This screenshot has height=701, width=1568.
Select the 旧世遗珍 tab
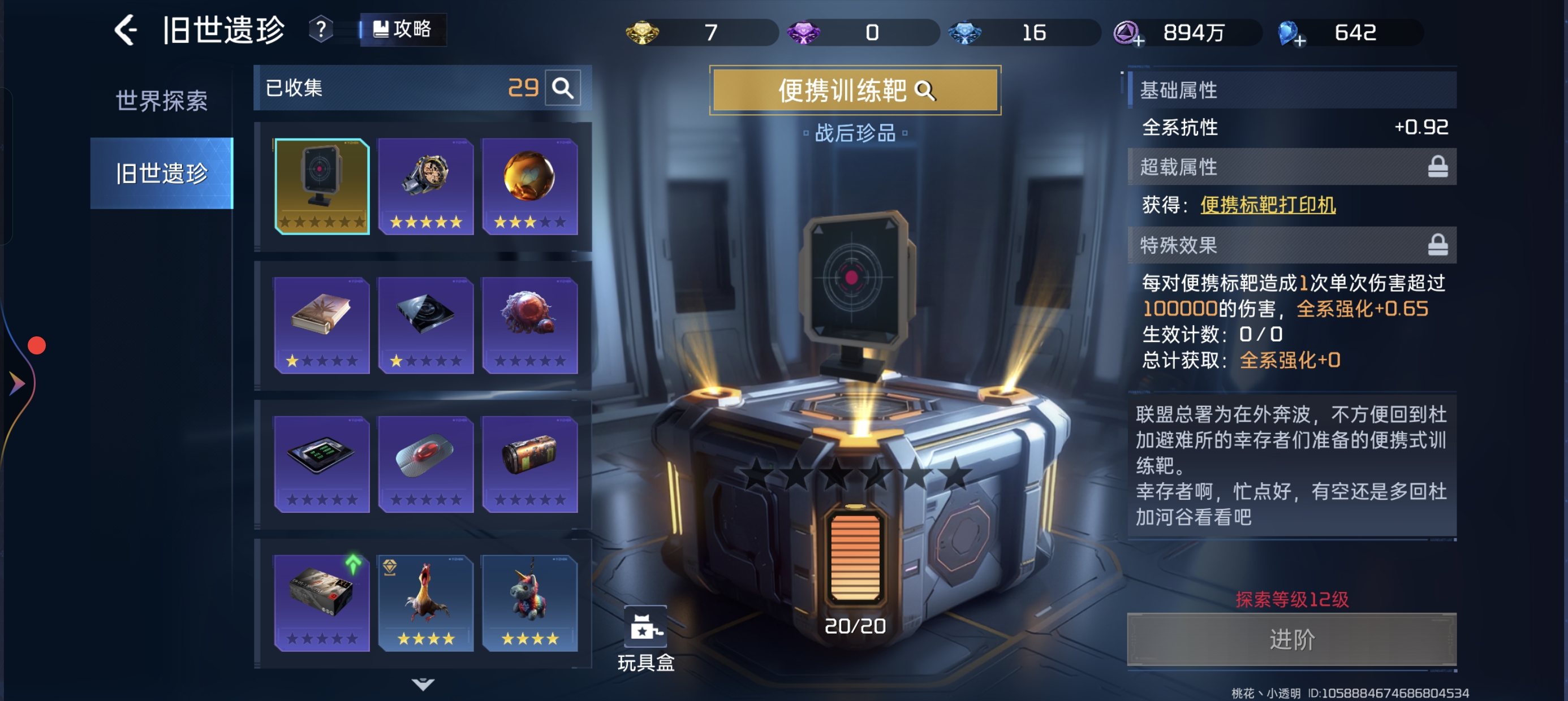pos(161,174)
